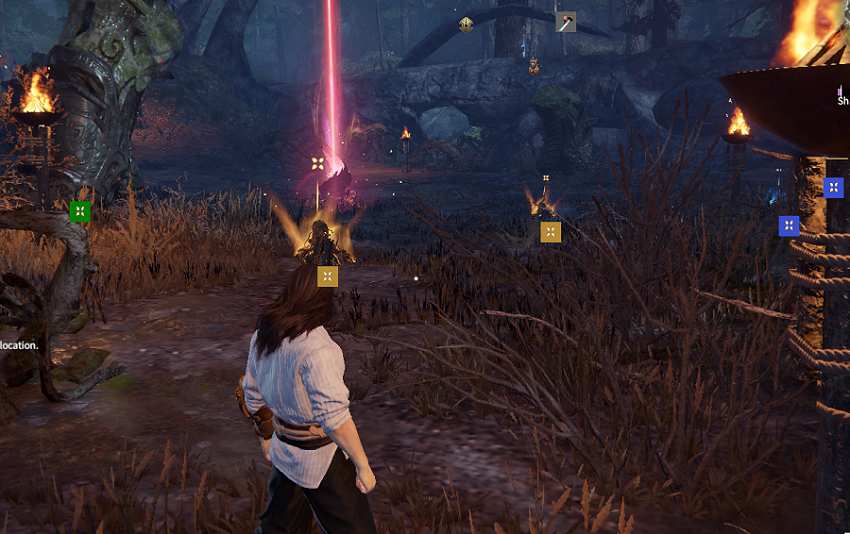This screenshot has width=850, height=534.
Task: Click the white marker beside the pink beam
Action: 318,163
